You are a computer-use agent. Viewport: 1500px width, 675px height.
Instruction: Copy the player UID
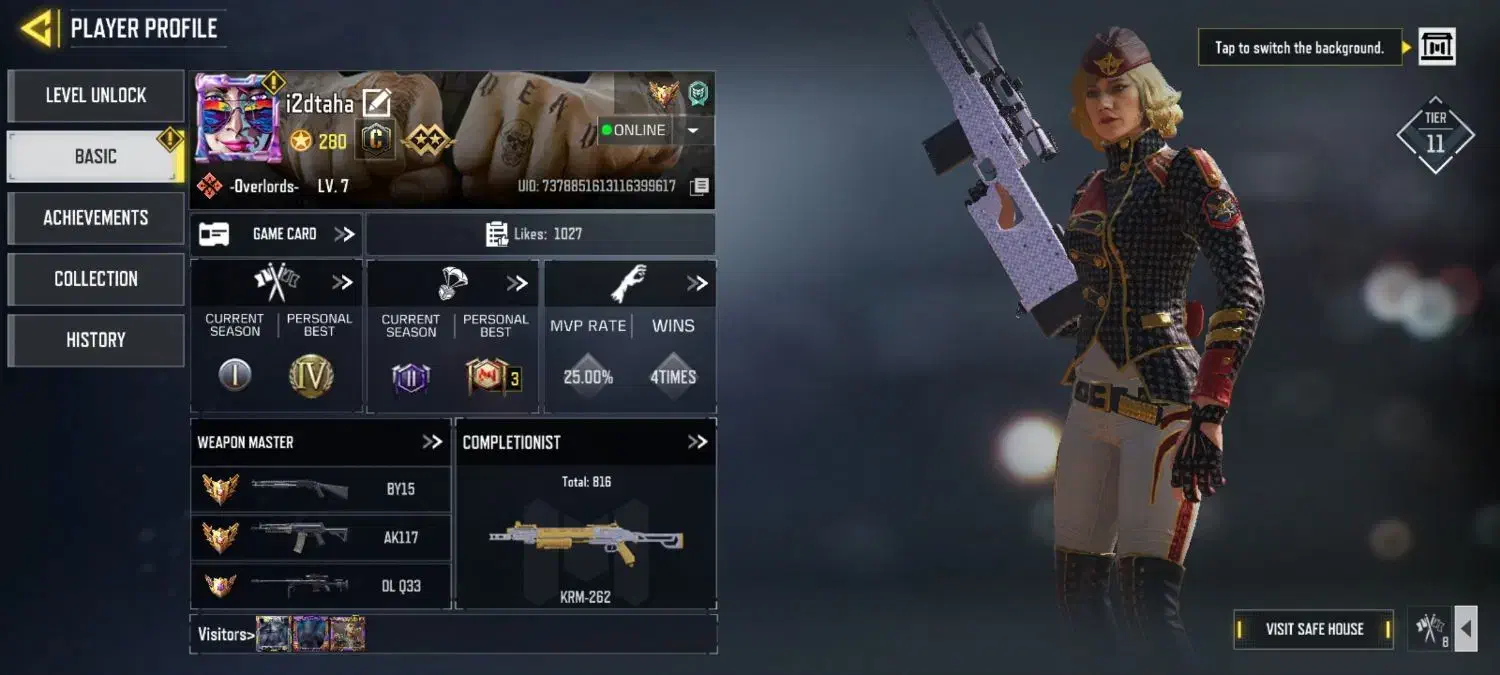pyautogui.click(x=700, y=186)
